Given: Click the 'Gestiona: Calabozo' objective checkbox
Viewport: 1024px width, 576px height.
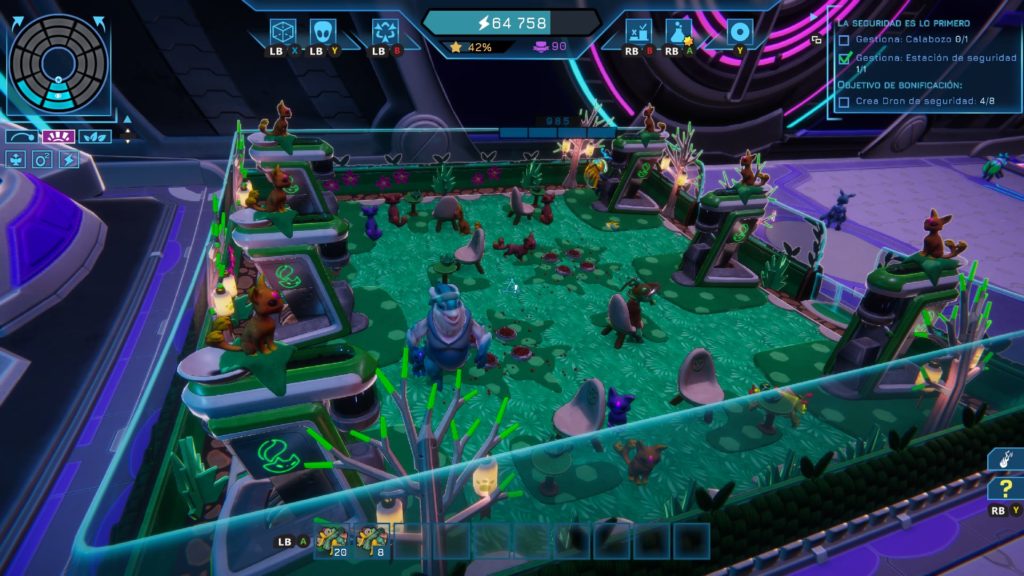Looking at the screenshot, I should (x=844, y=40).
